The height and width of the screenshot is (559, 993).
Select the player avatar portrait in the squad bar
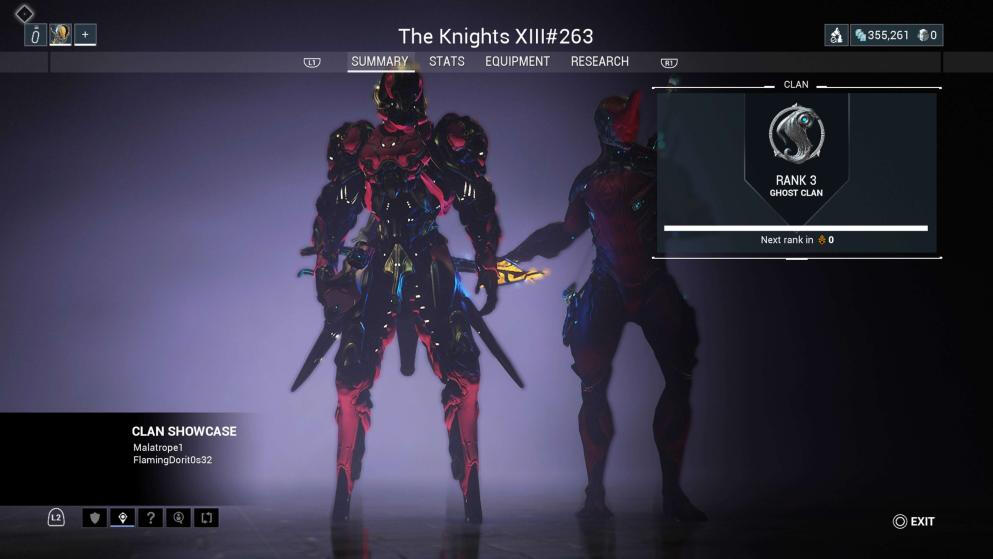60,35
